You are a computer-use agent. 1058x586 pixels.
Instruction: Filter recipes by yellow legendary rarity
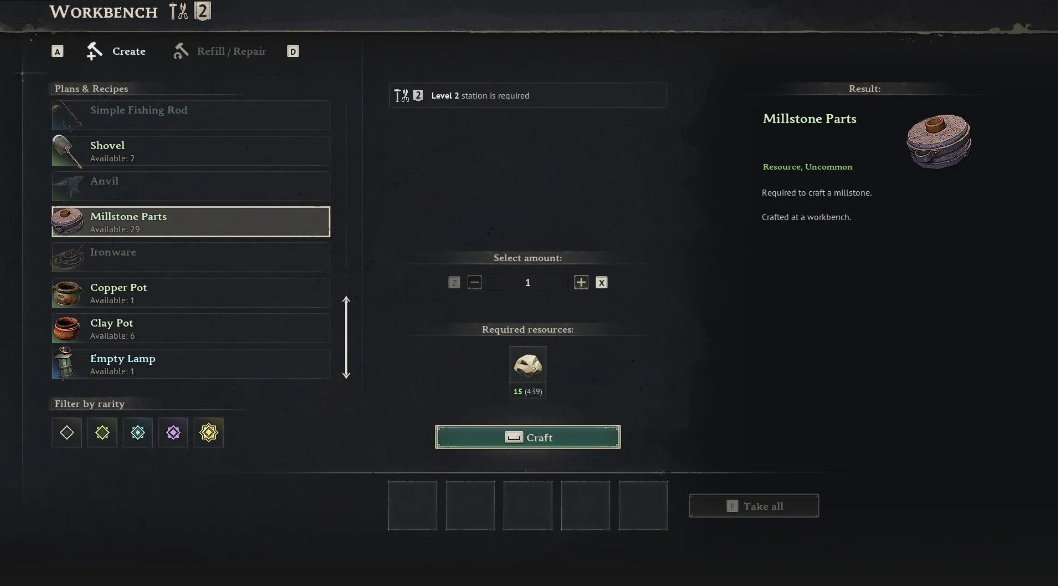[x=209, y=433]
